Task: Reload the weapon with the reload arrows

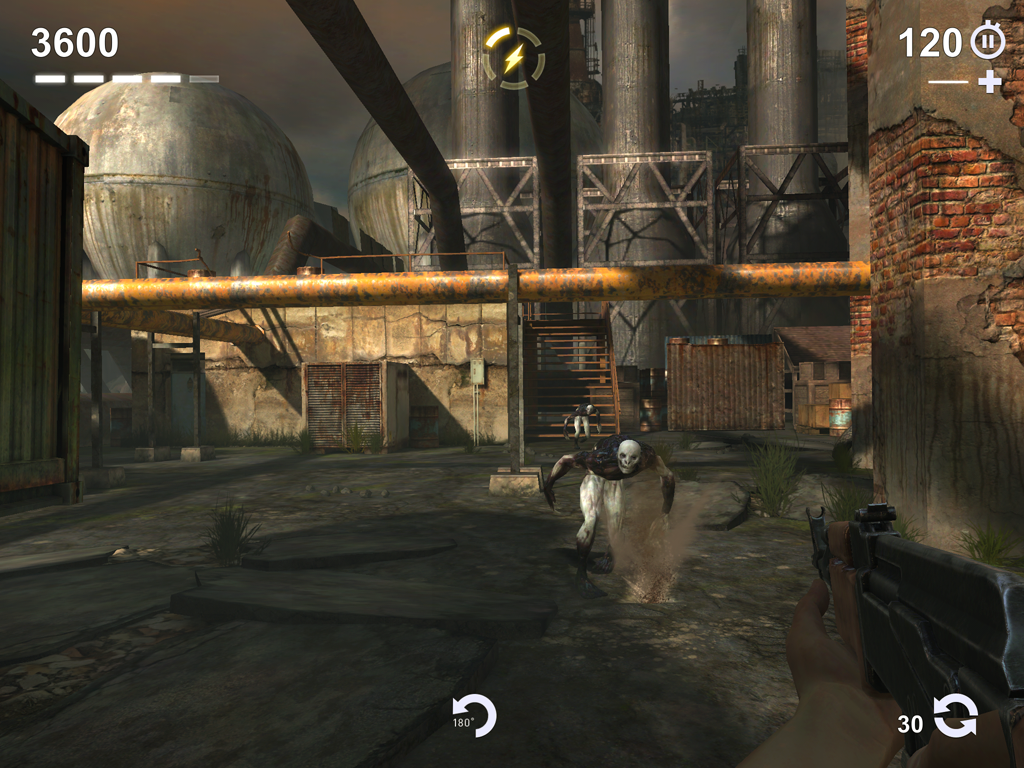Action: point(955,716)
